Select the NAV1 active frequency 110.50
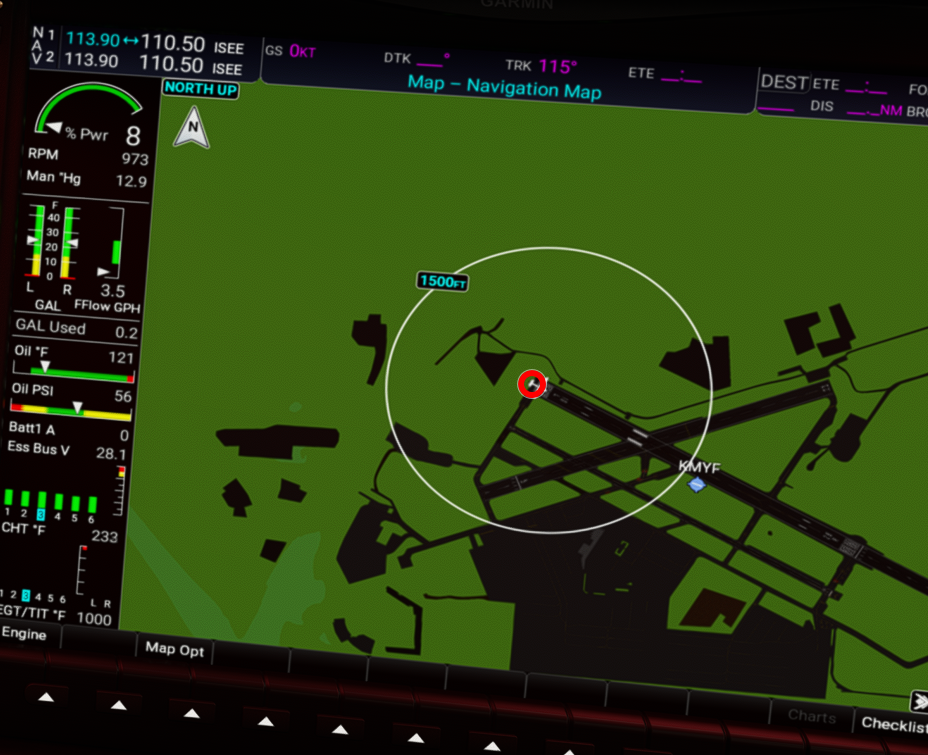The height and width of the screenshot is (755, 928). tap(173, 44)
